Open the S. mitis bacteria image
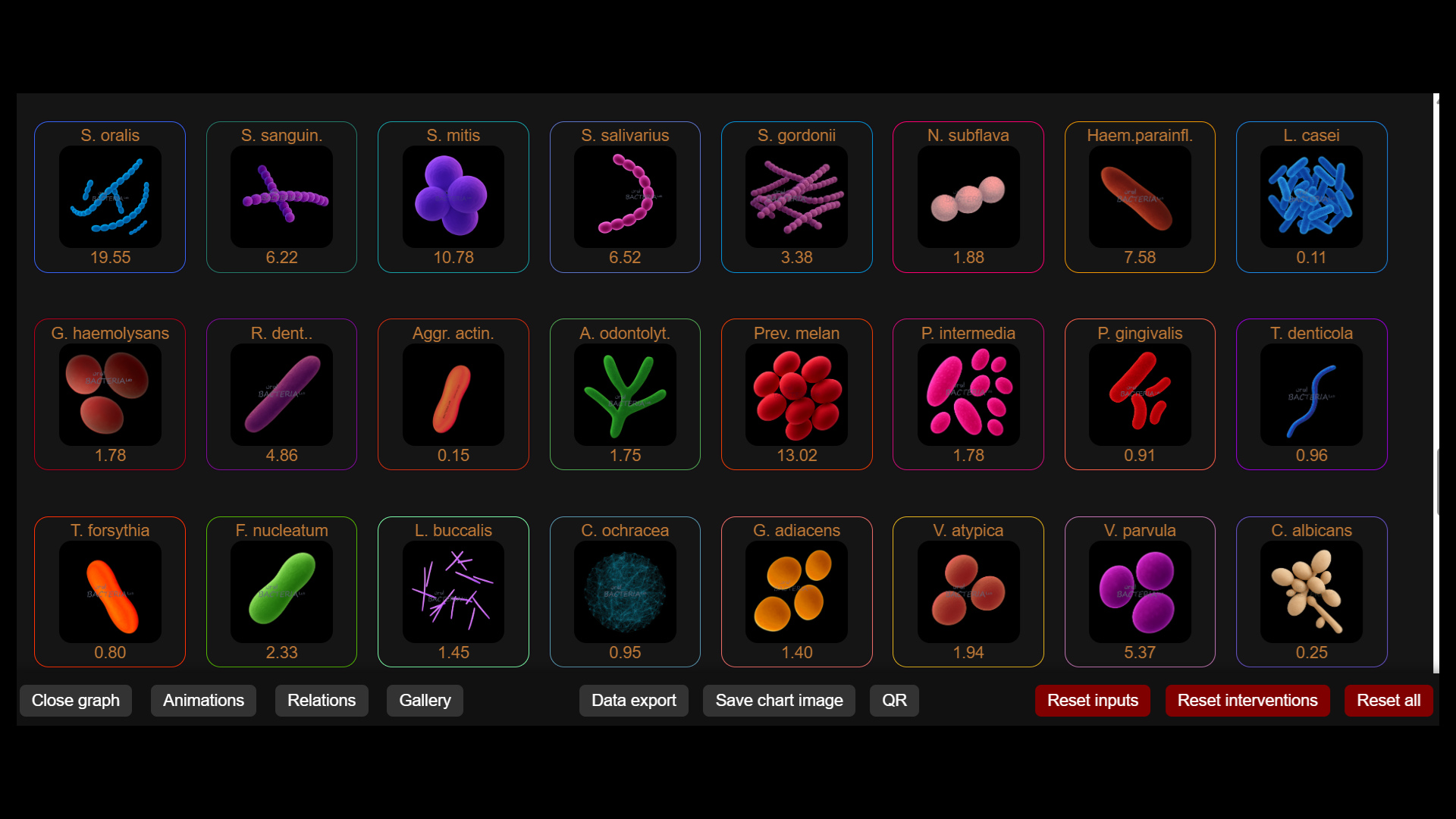The image size is (1456, 819). click(x=453, y=197)
